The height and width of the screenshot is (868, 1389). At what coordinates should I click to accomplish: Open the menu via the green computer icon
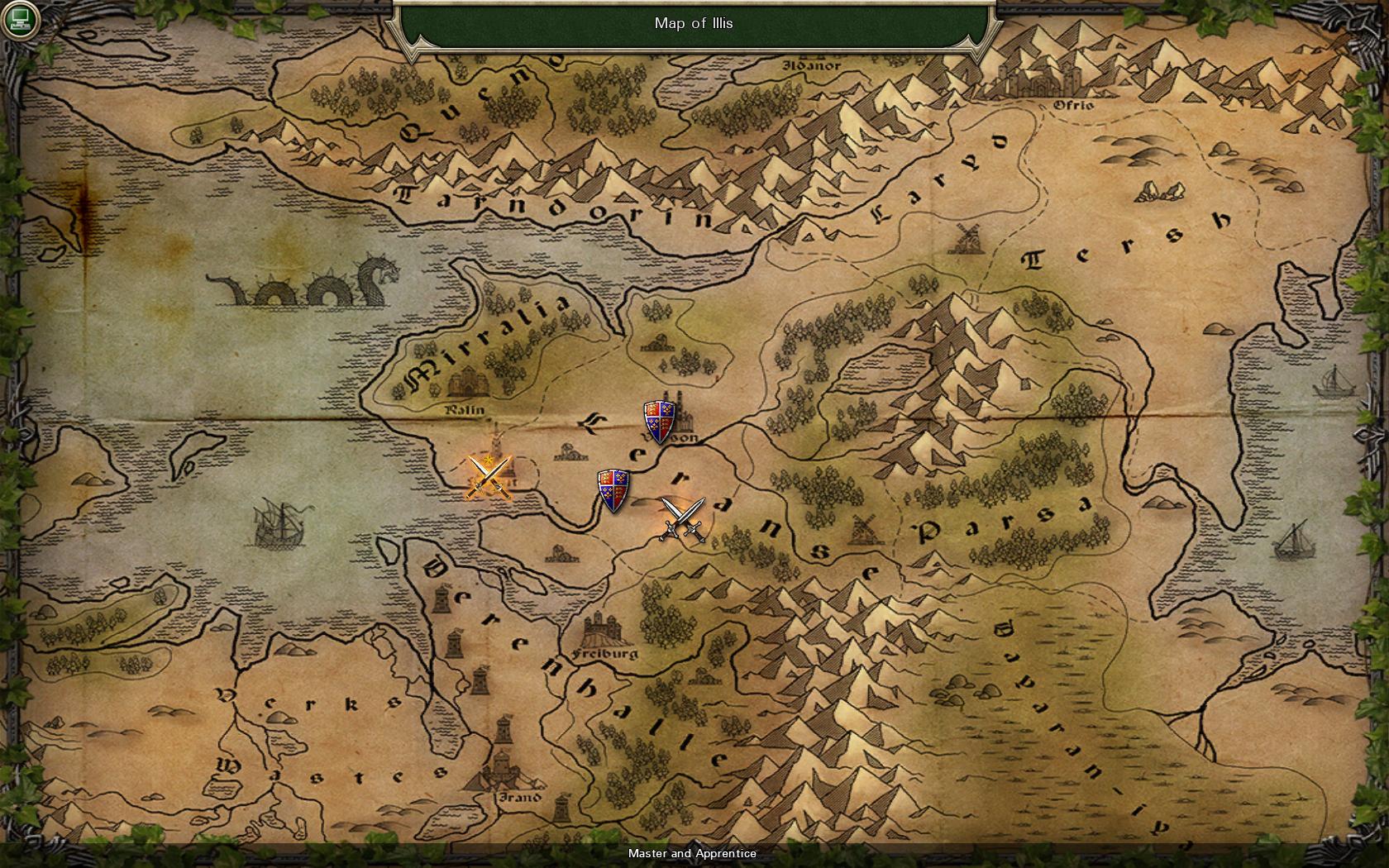19,19
